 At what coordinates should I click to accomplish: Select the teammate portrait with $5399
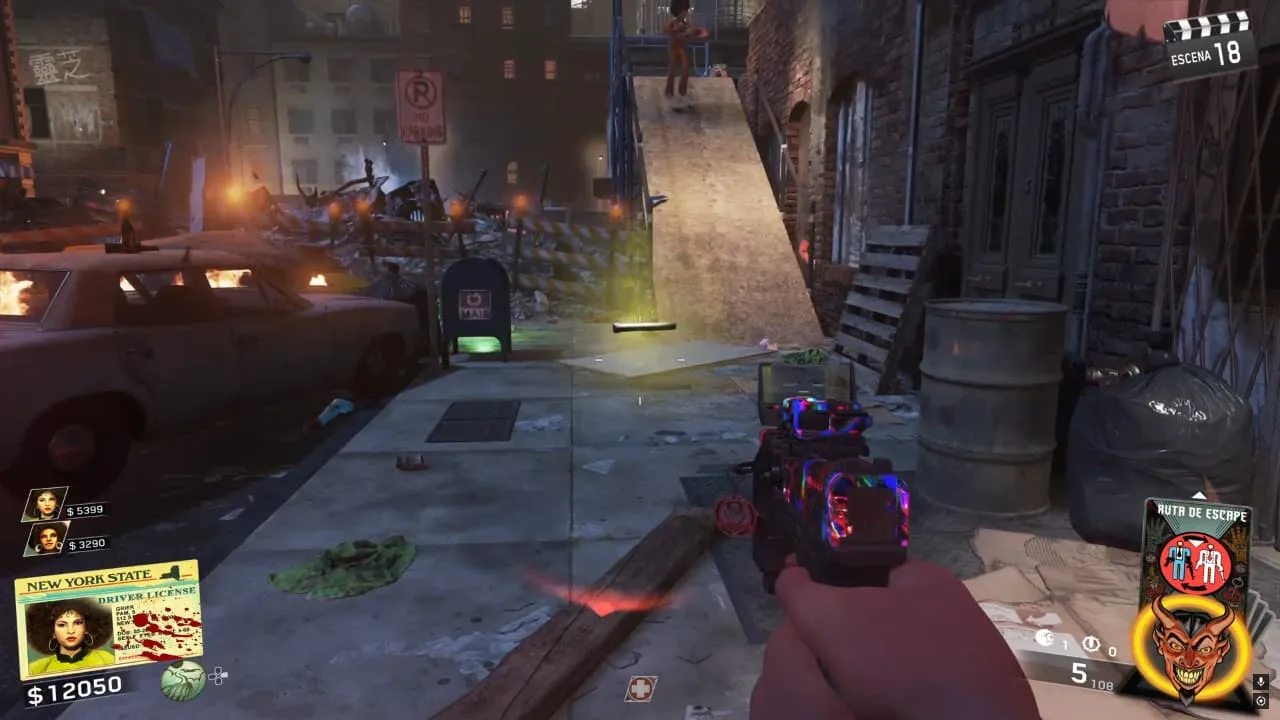(45, 504)
